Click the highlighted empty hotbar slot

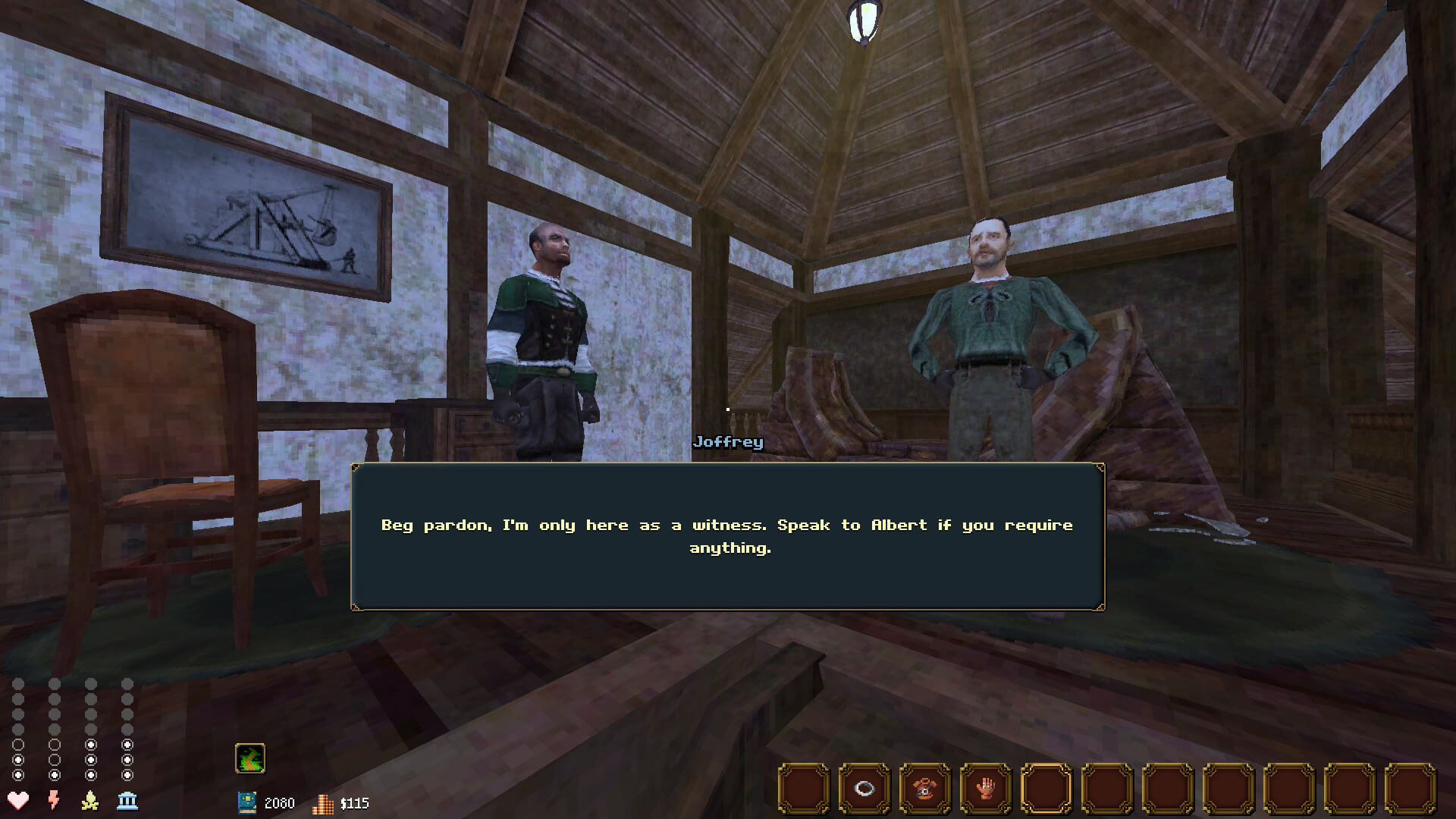point(1046,789)
